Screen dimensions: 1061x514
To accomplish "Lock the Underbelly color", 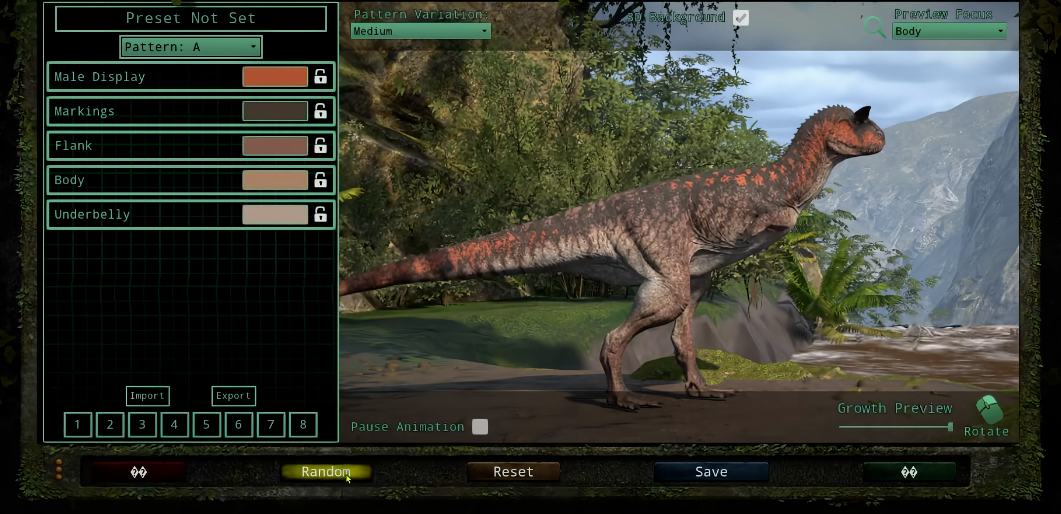I will (321, 214).
